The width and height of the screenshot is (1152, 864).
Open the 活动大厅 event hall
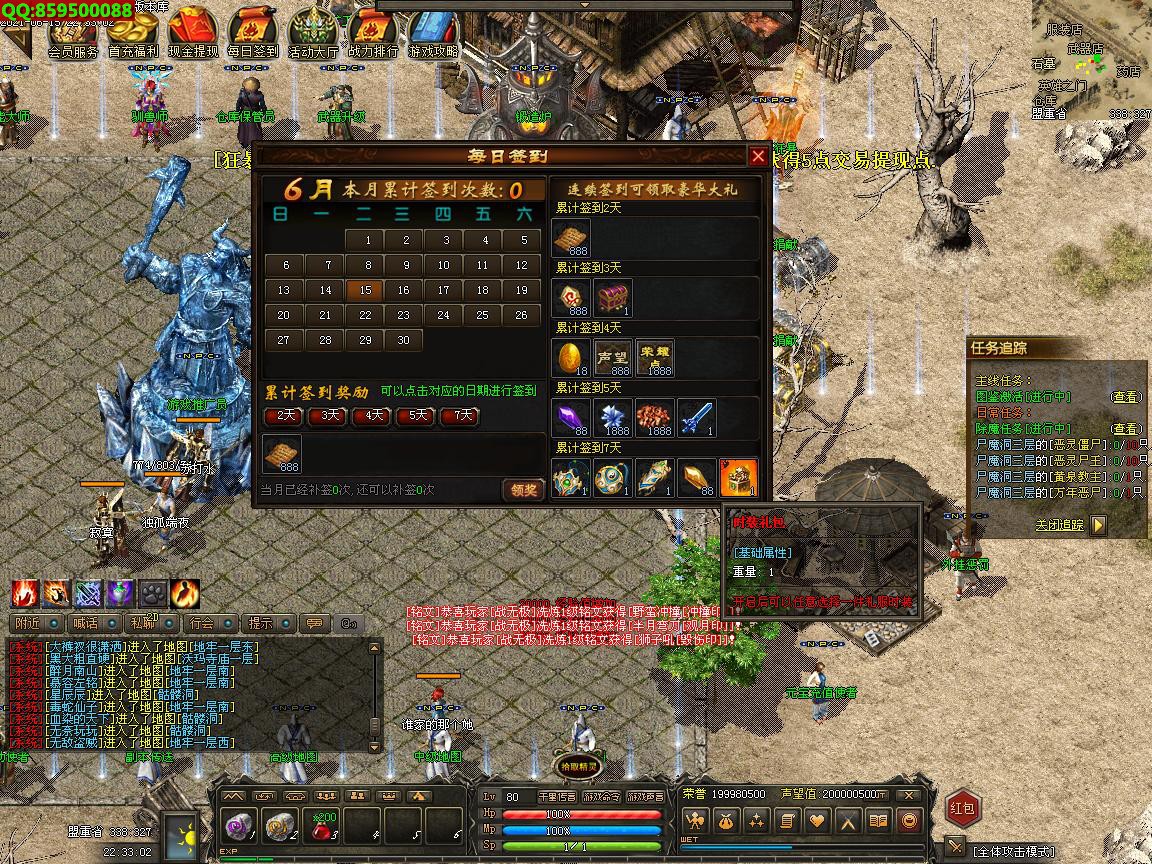click(x=313, y=32)
